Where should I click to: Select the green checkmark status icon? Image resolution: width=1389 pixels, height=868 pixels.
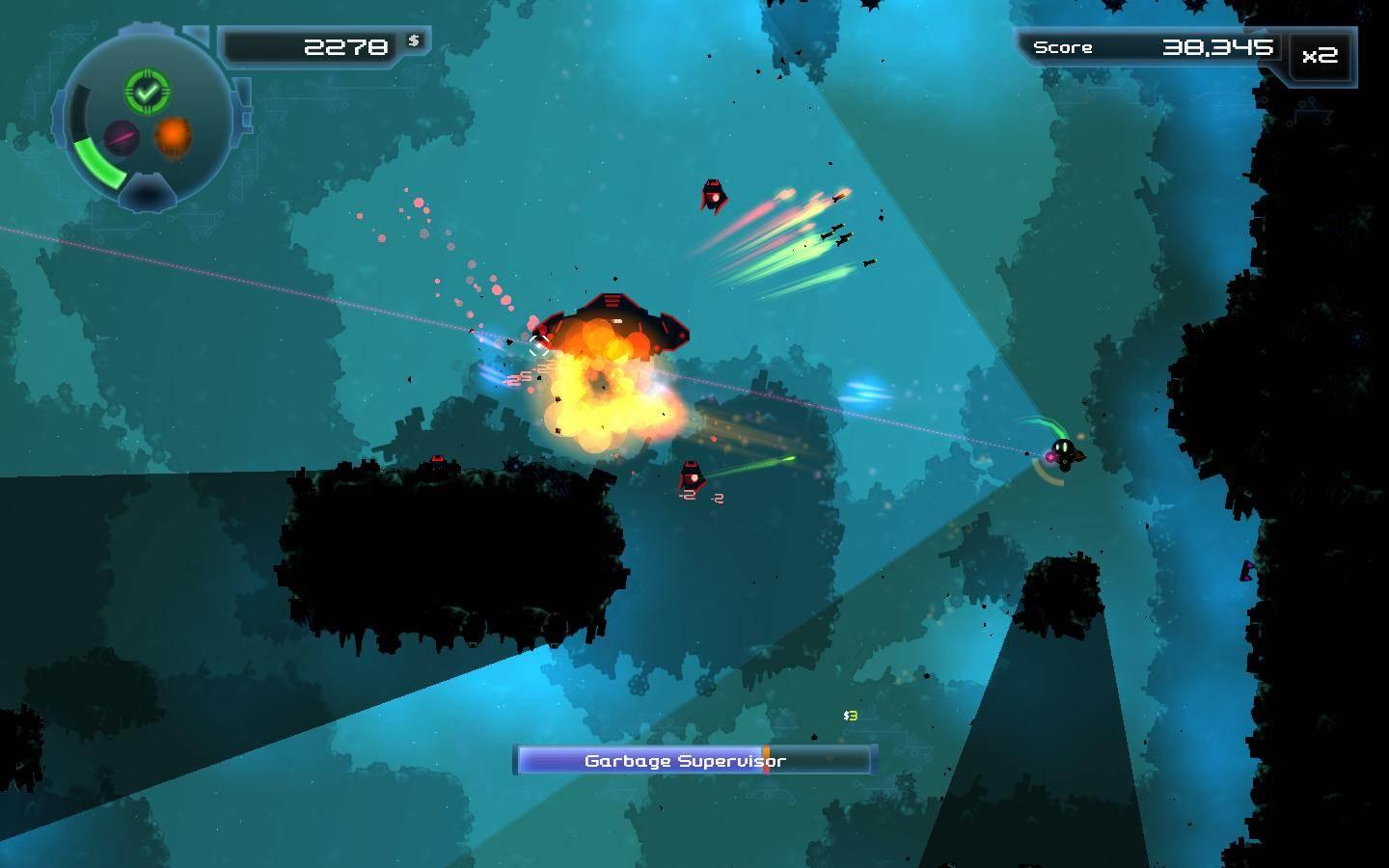coord(146,93)
